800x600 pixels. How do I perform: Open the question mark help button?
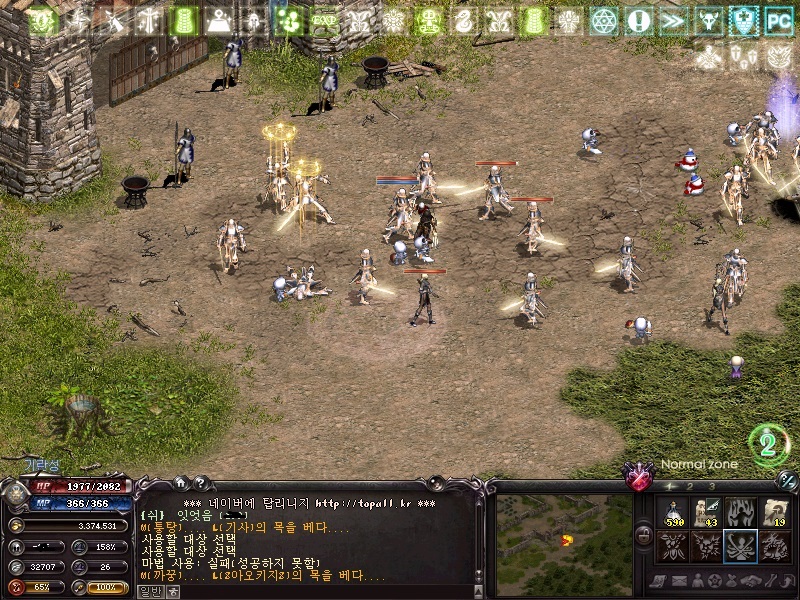coord(199,483)
